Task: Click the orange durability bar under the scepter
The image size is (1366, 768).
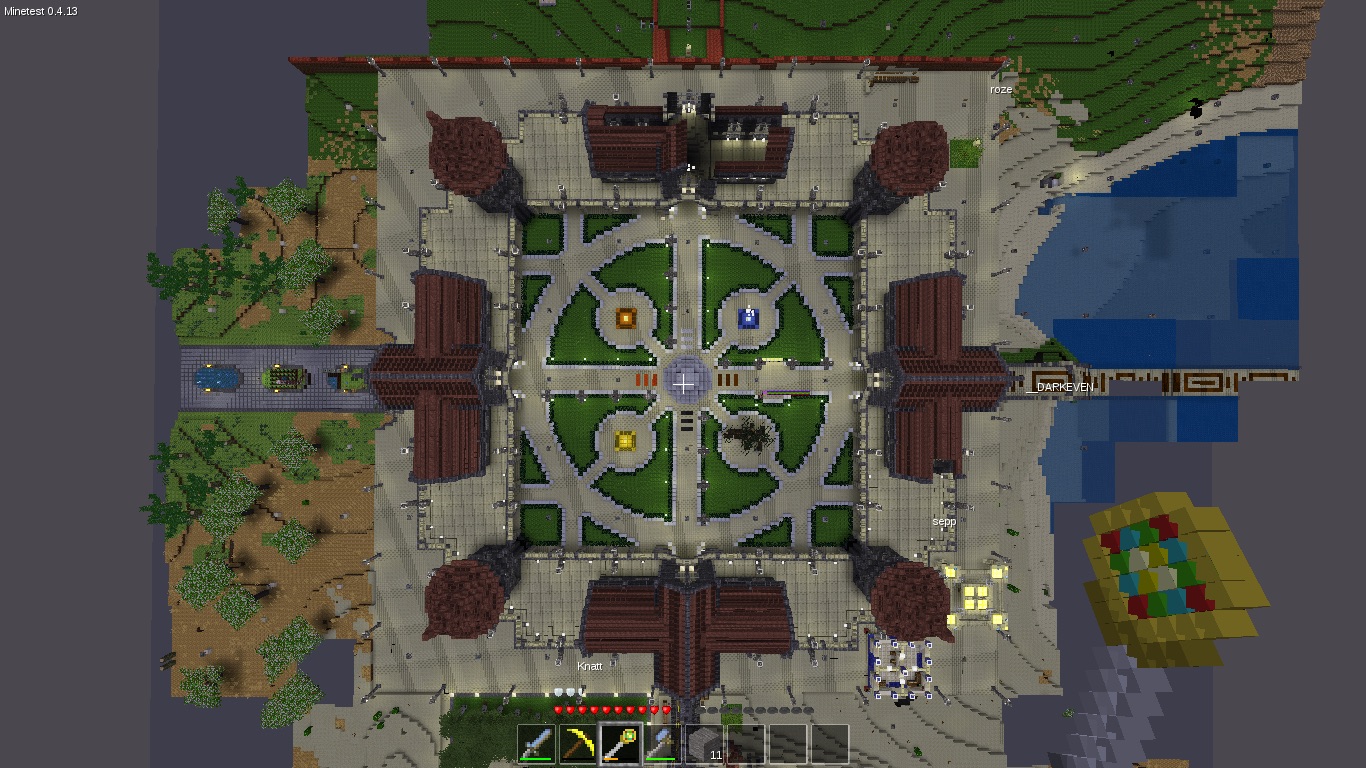Action: 611,758
